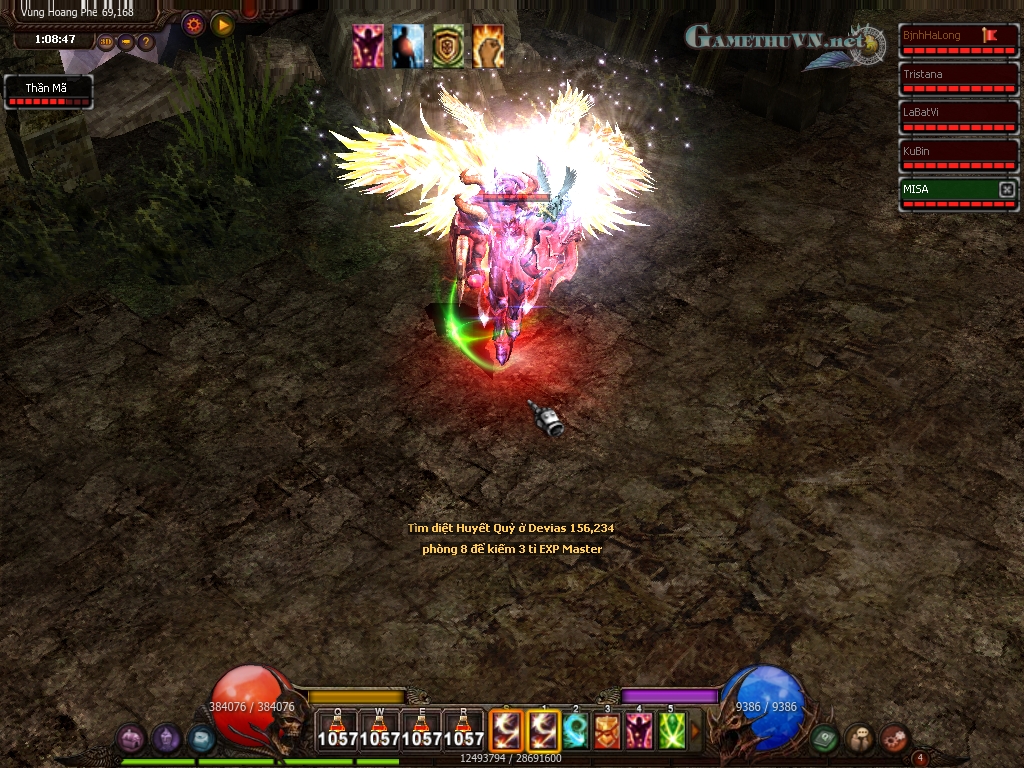Click the yellow play arrow button
The width and height of the screenshot is (1024, 768).
(x=223, y=24)
